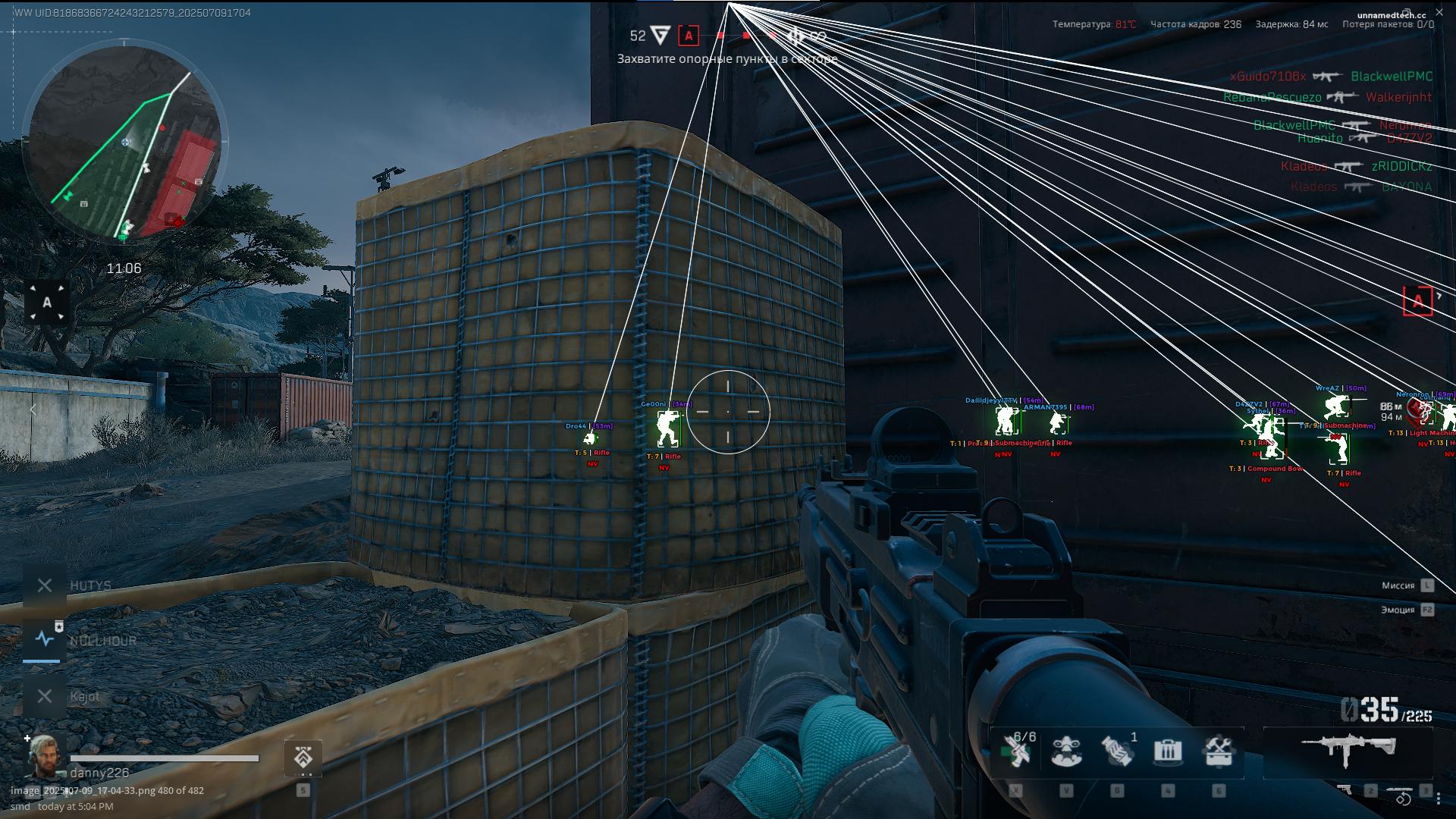The height and width of the screenshot is (819, 1456).
Task: Switch to the pistol sidearm icon
Action: pos(1345,790)
